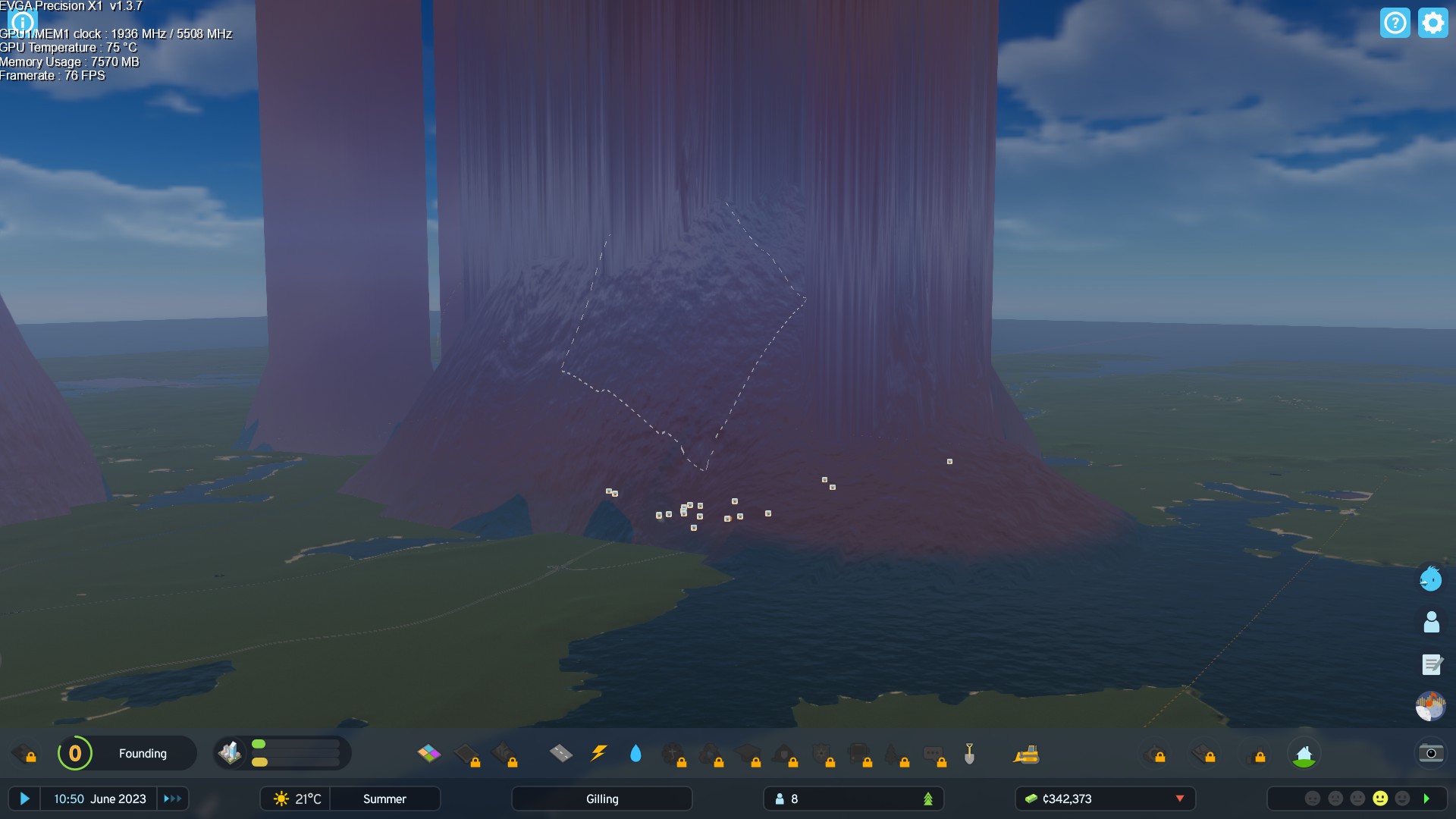Increase simulation speed with the fast-forward chevrons
This screenshot has height=819, width=1456.
(172, 799)
